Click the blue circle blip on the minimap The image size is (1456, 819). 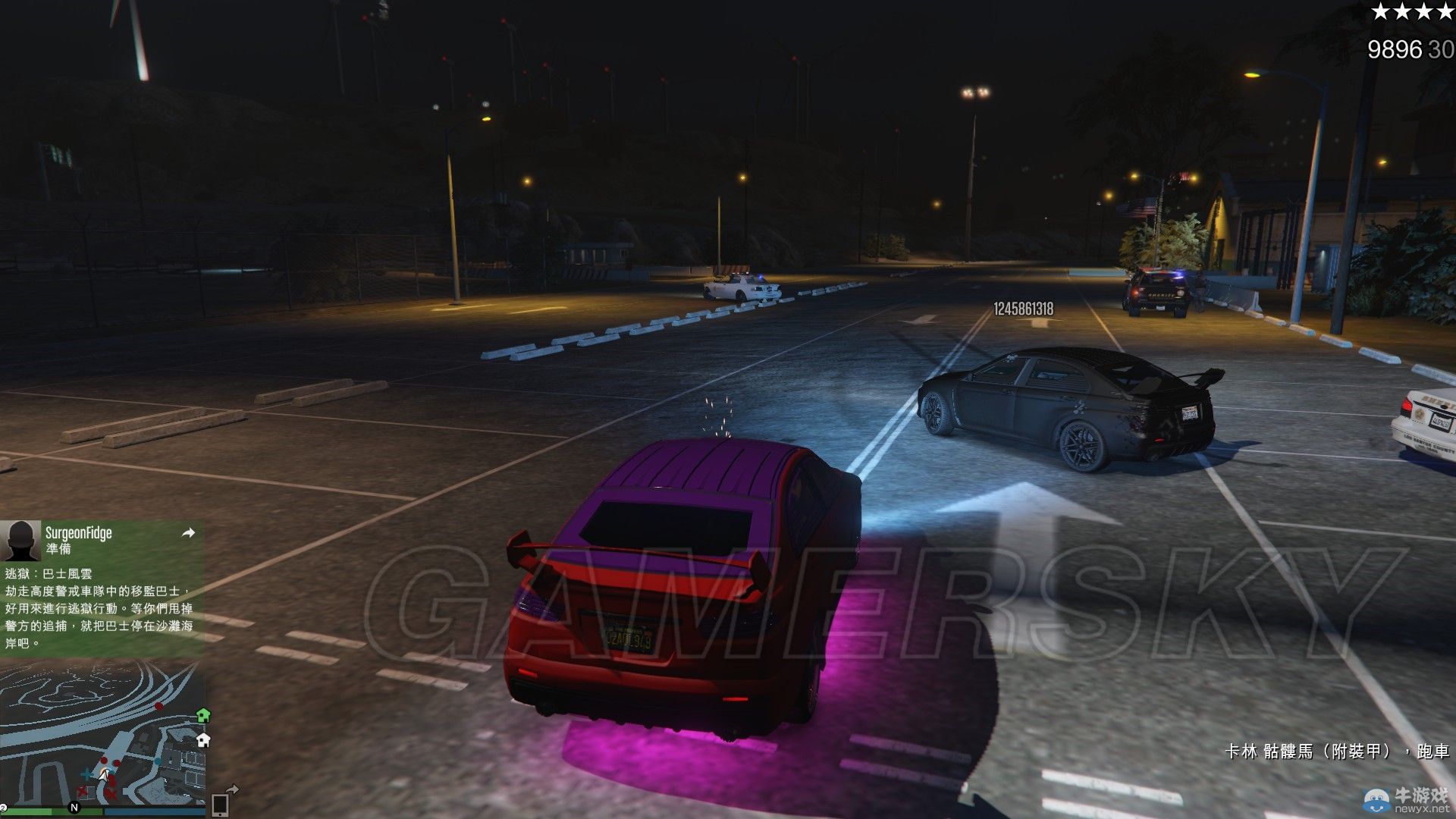click(x=157, y=761)
